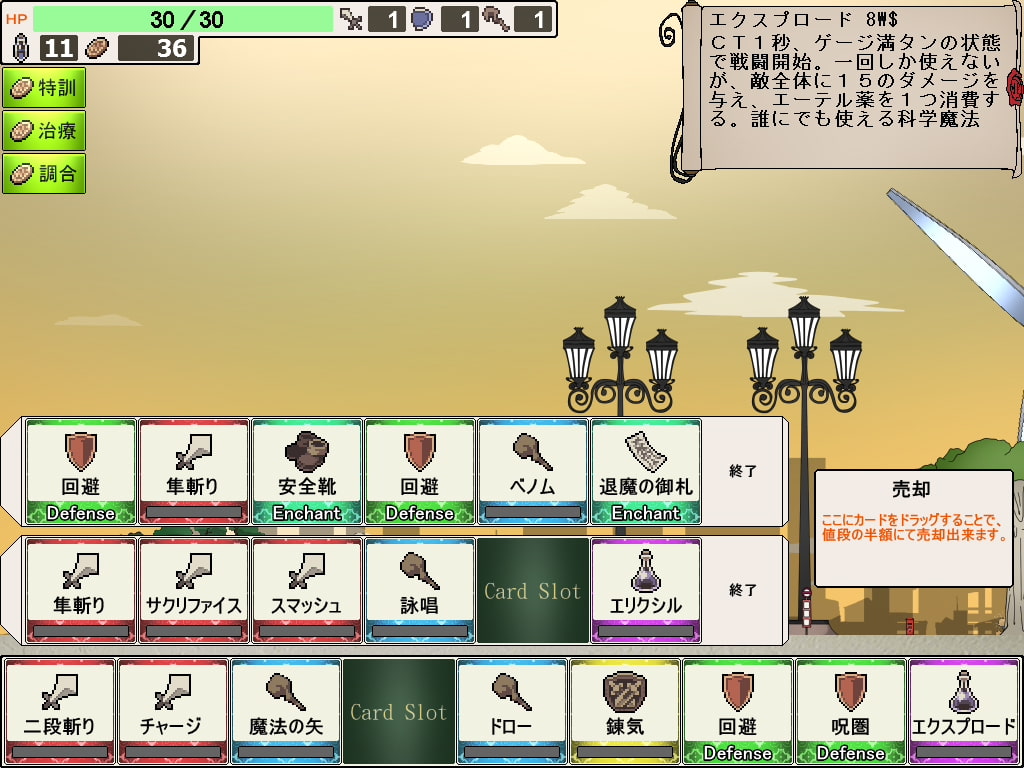Pick the 魔法の矢 card
1024x768 pixels.
point(286,711)
